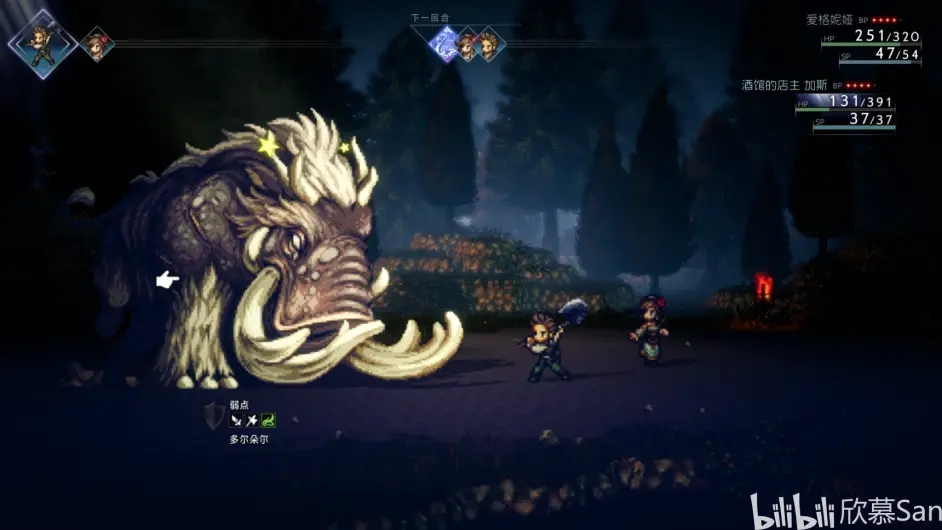The width and height of the screenshot is (942, 530).
Task: Inspect the axe weakness icon
Action: pos(252,420)
